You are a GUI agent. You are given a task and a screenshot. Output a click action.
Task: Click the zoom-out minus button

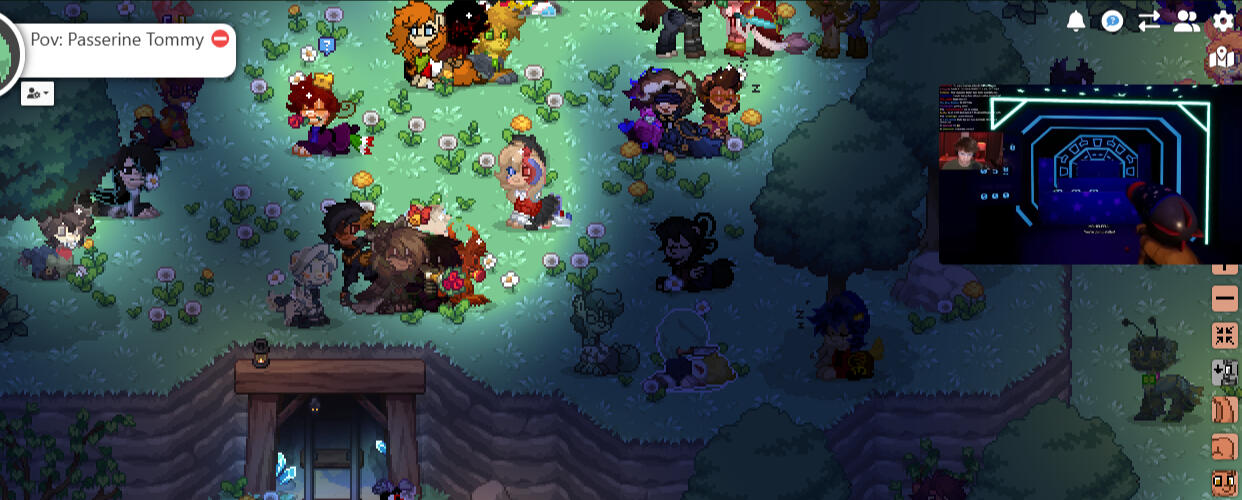[1225, 298]
